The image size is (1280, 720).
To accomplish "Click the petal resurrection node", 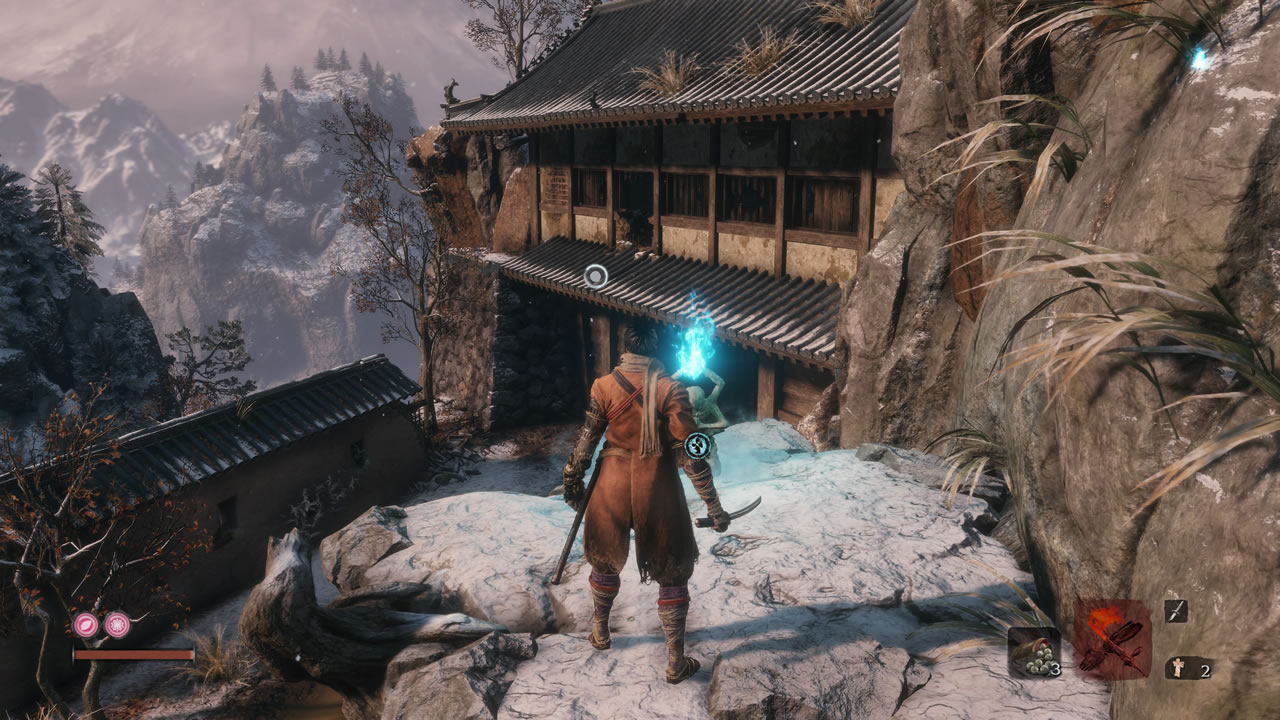I will point(85,625).
